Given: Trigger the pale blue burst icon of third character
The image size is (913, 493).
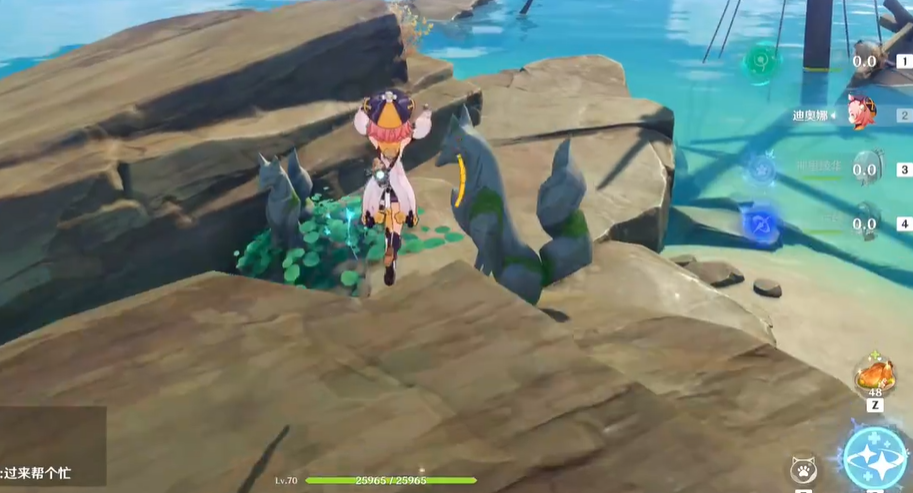Looking at the screenshot, I should pyautogui.click(x=762, y=168).
